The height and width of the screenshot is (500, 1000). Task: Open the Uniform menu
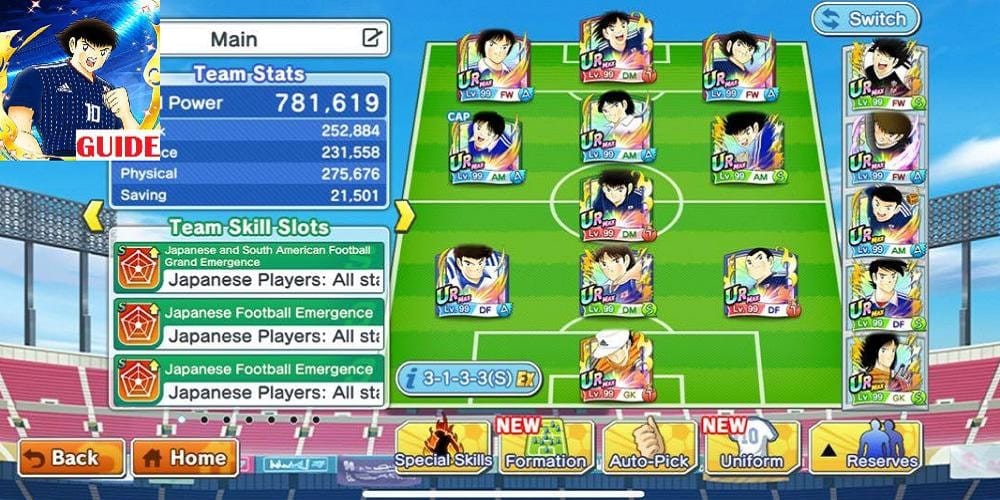[x=751, y=447]
